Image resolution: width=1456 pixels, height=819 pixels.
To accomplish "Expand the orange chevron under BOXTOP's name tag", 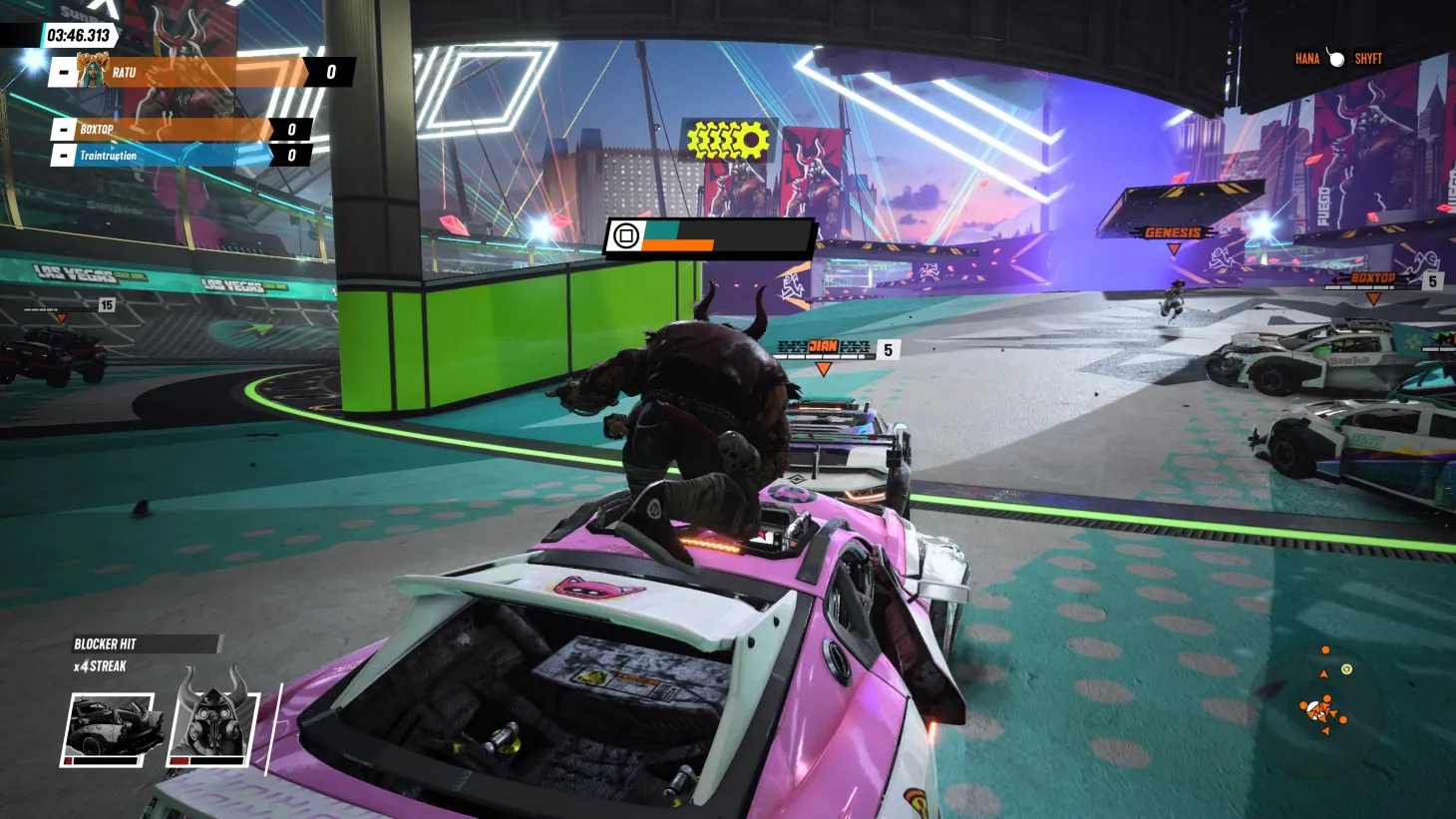I will tap(1373, 296).
